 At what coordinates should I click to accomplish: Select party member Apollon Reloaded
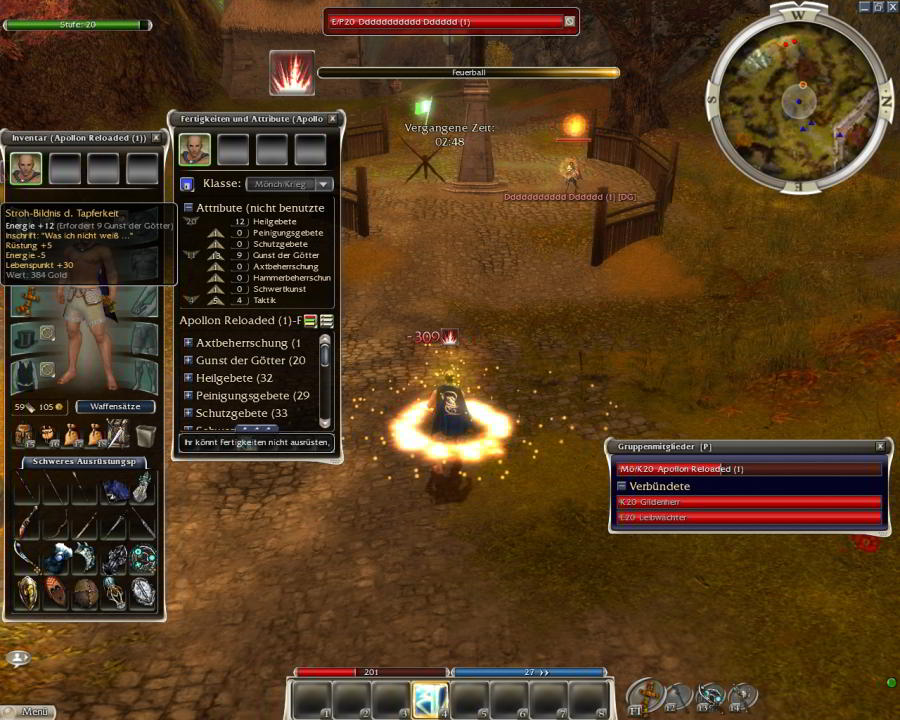click(x=748, y=469)
